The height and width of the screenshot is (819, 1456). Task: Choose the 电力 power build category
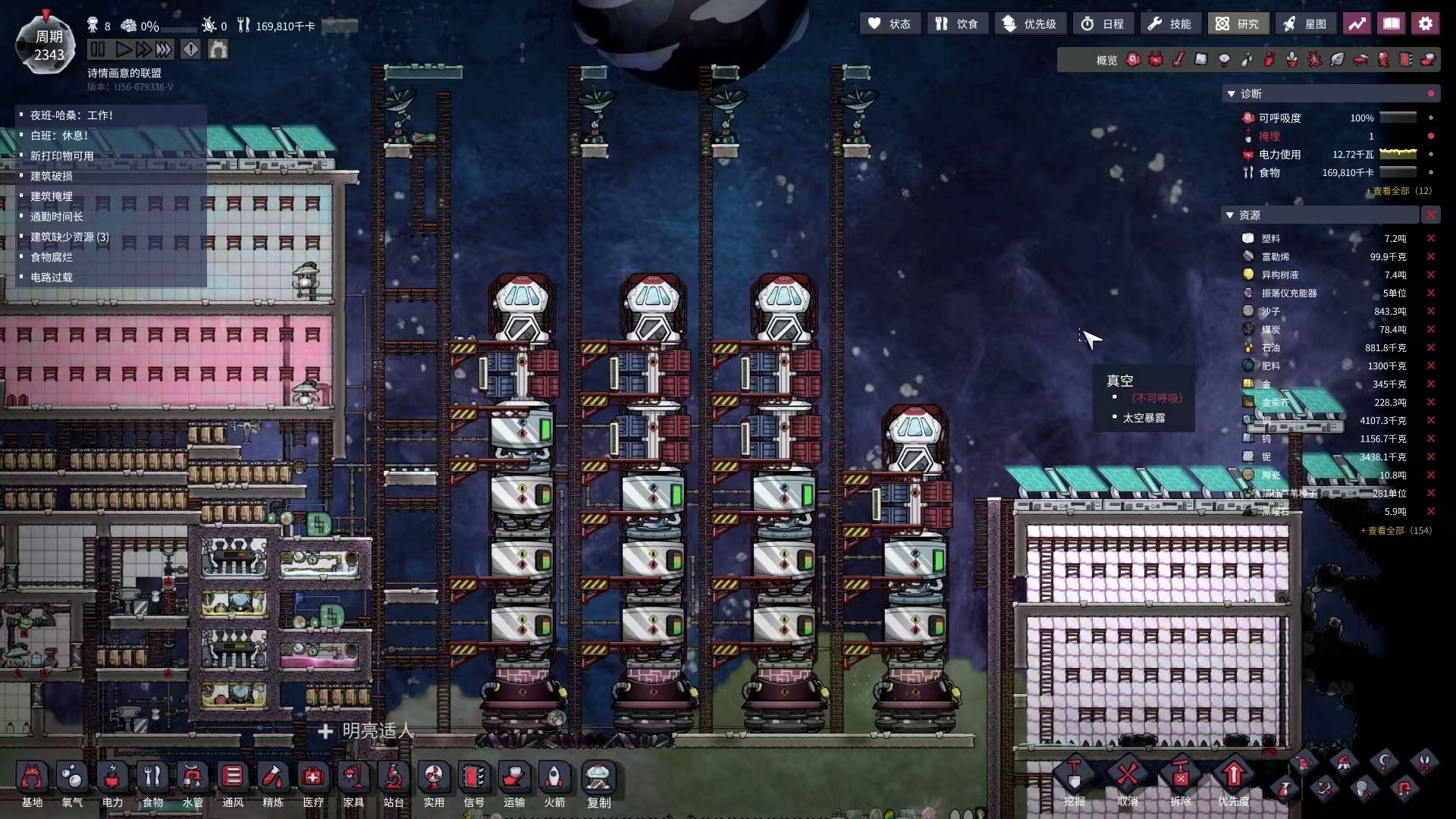point(112,784)
